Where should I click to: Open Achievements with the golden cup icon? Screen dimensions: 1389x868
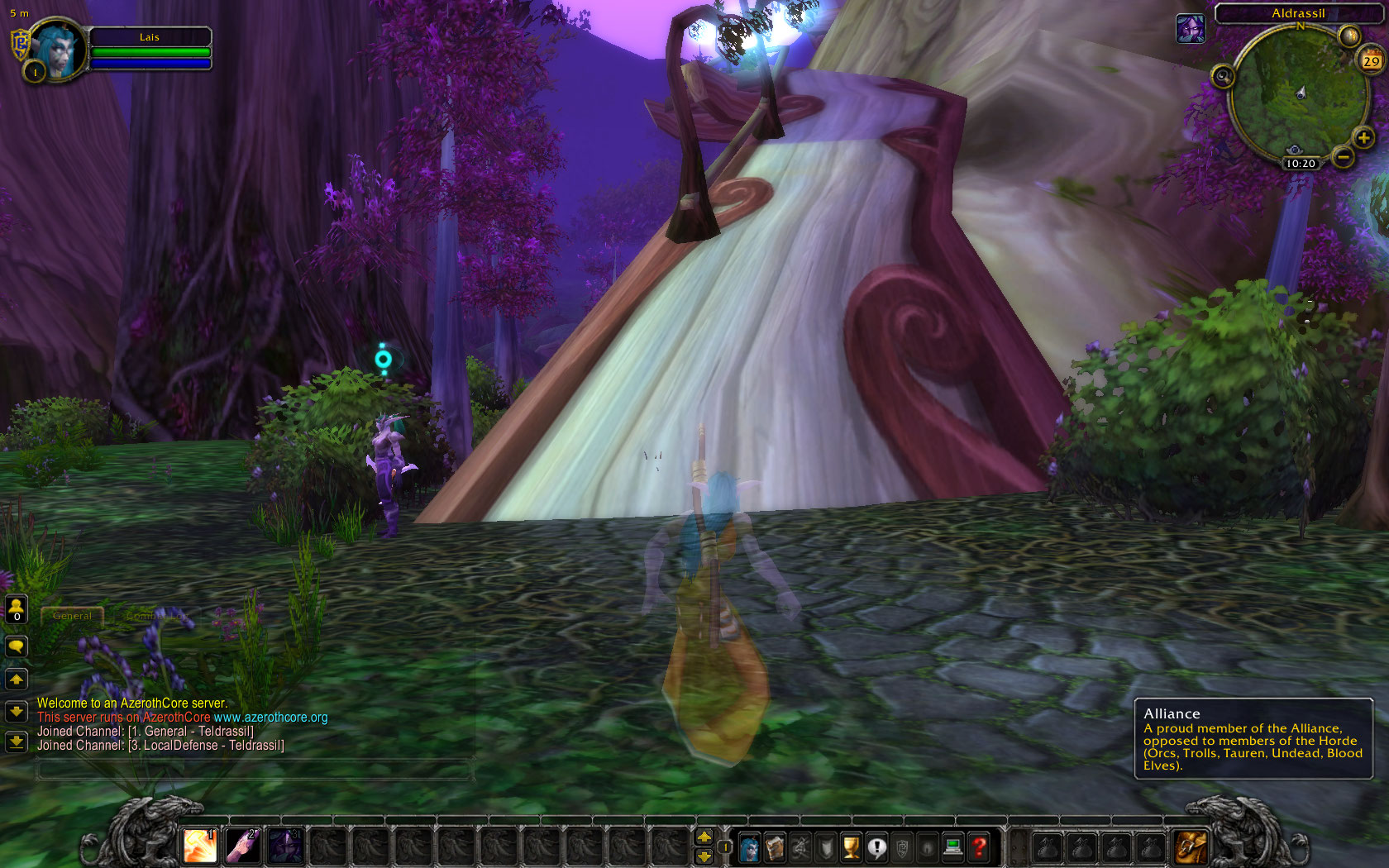click(850, 846)
